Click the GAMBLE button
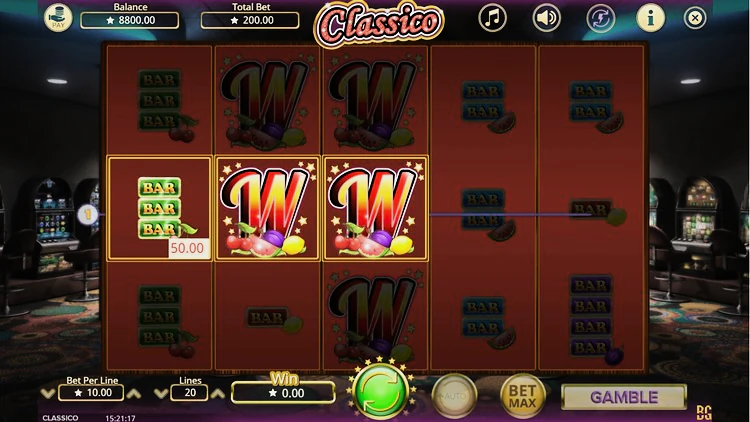750x422 pixels. point(624,397)
